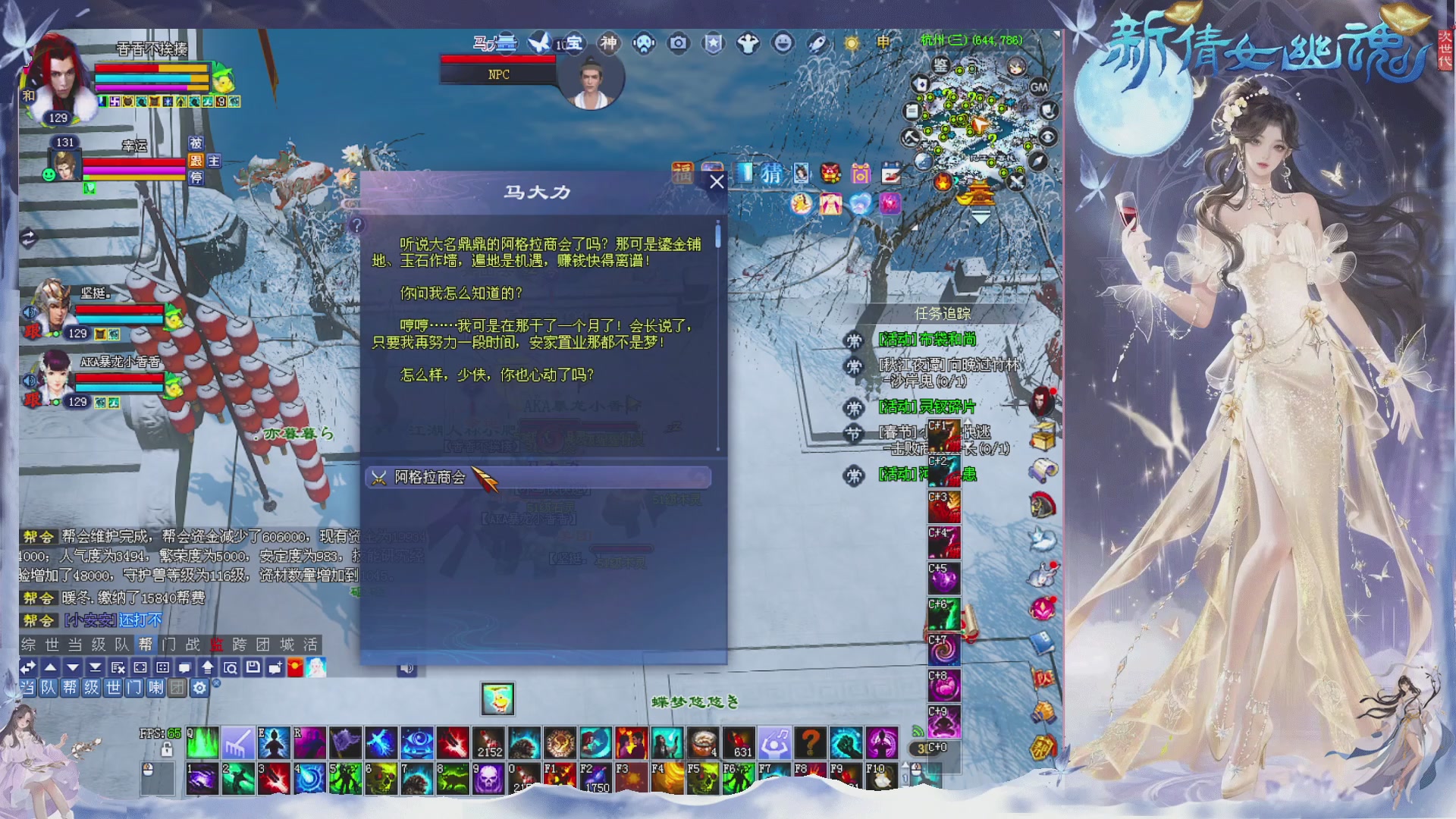Open the 宝 treasure icon near the top

573,44
